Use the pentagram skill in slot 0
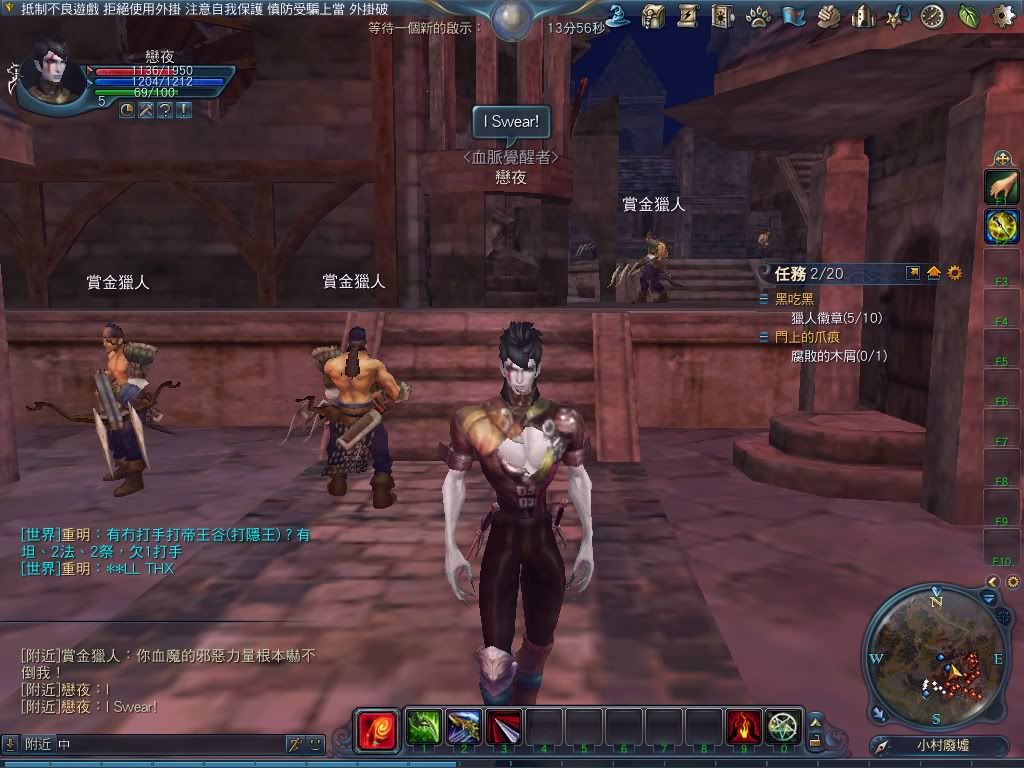The width and height of the screenshot is (1024, 768). [784, 726]
